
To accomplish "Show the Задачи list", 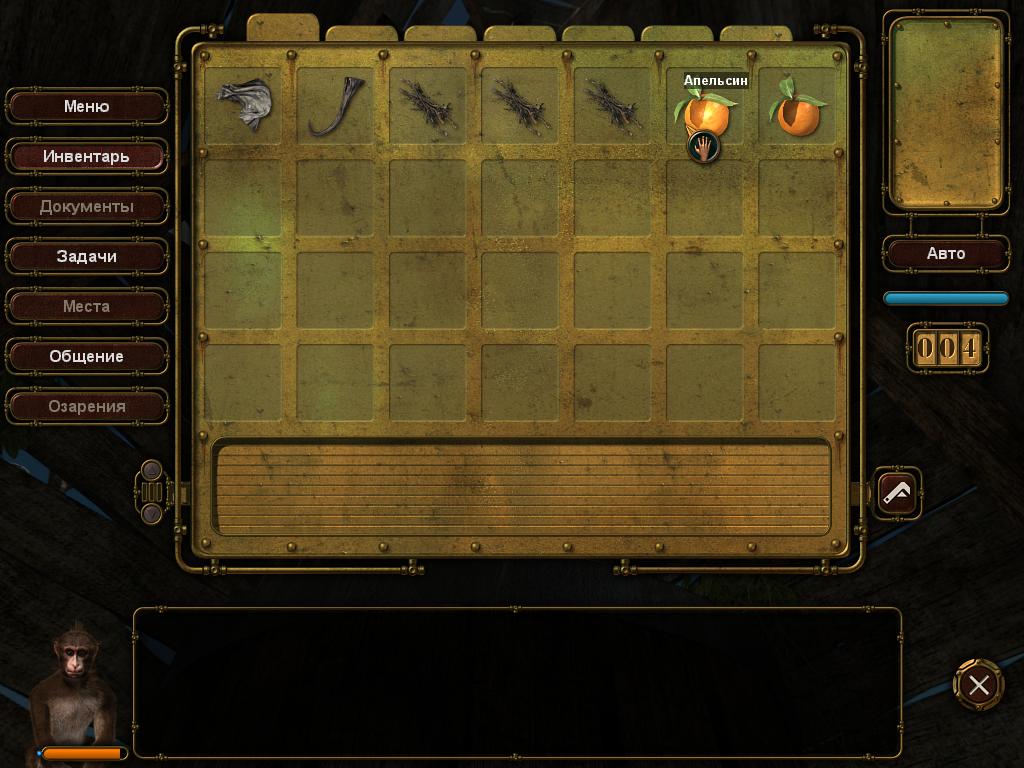I will pyautogui.click(x=86, y=256).
